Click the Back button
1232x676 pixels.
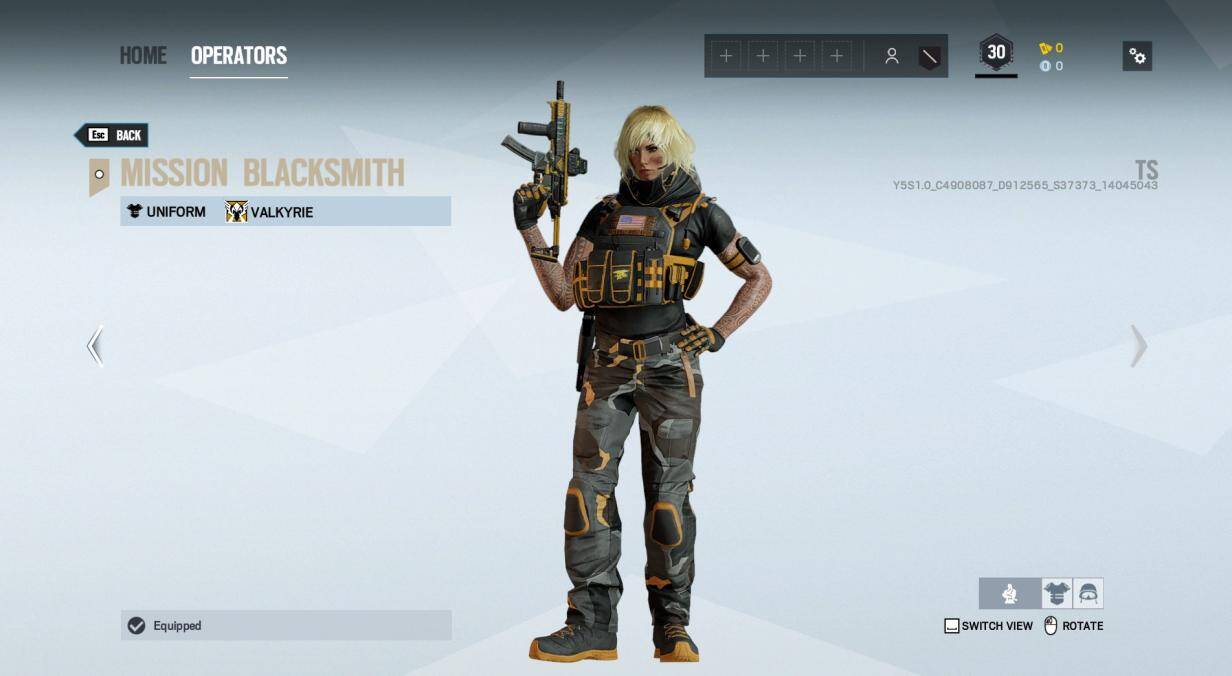(x=113, y=135)
